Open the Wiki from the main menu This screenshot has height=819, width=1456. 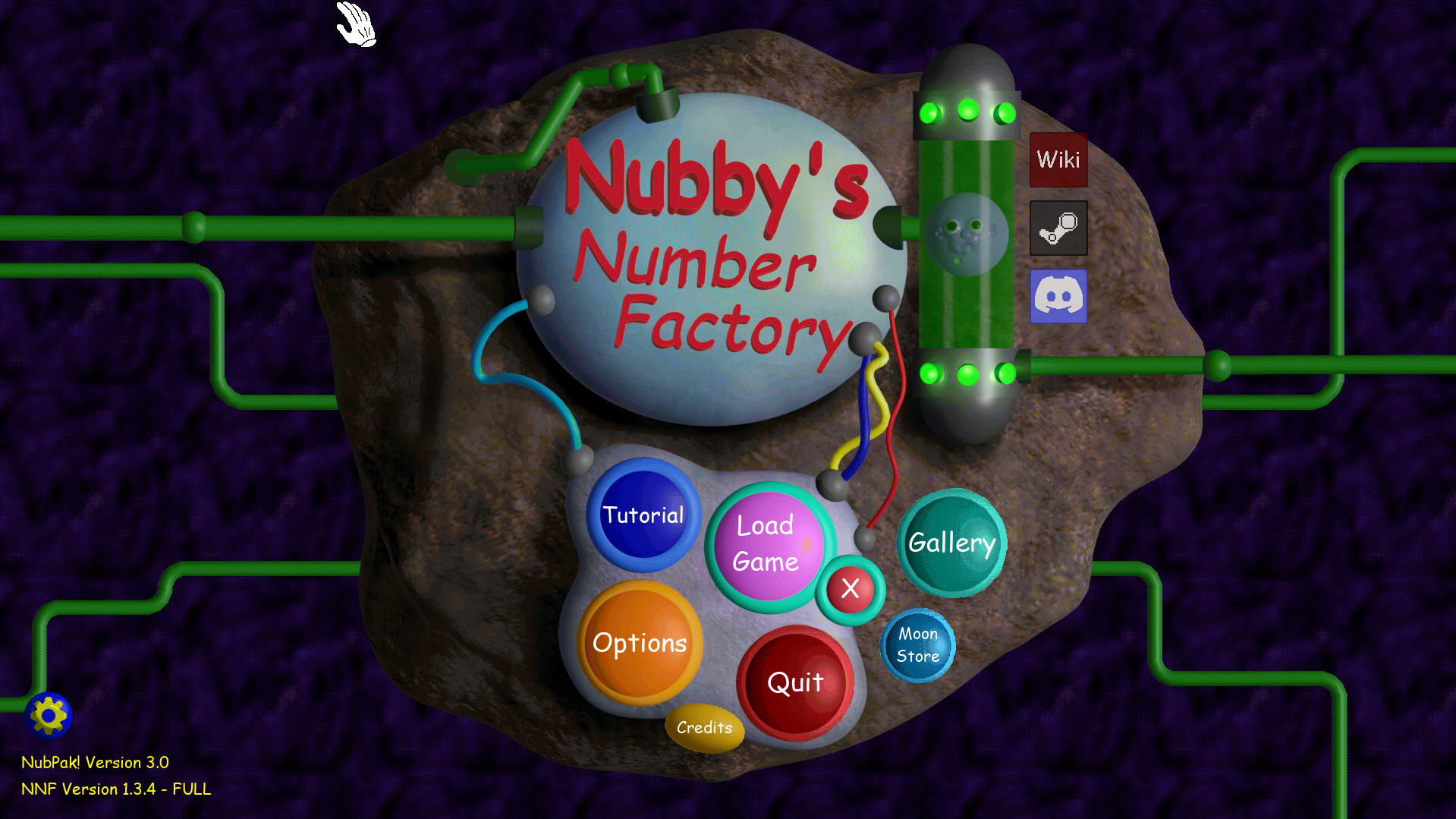pos(1058,159)
